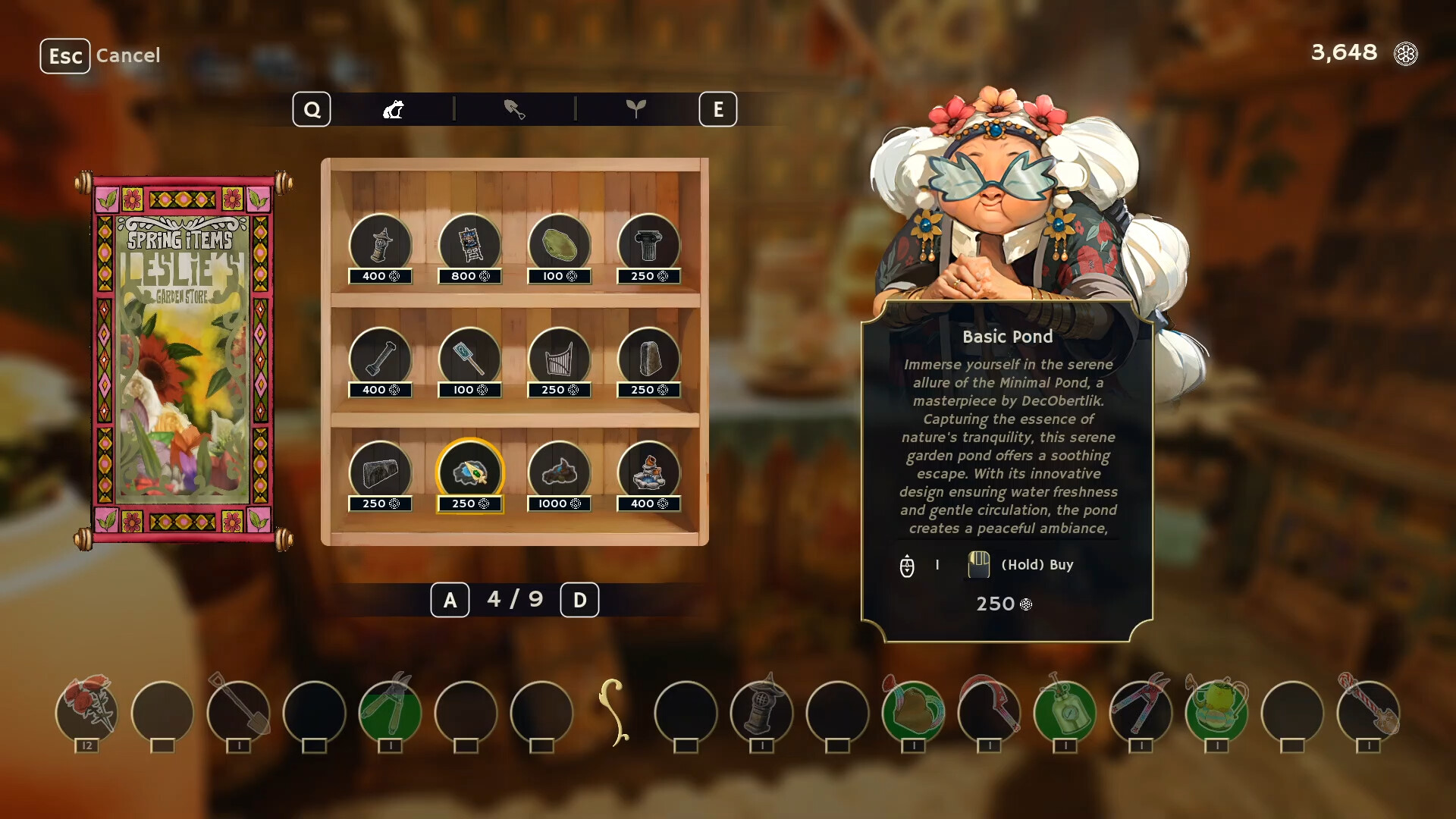Pick the 100-coin garden sign stake
1456x819 pixels.
(469, 359)
